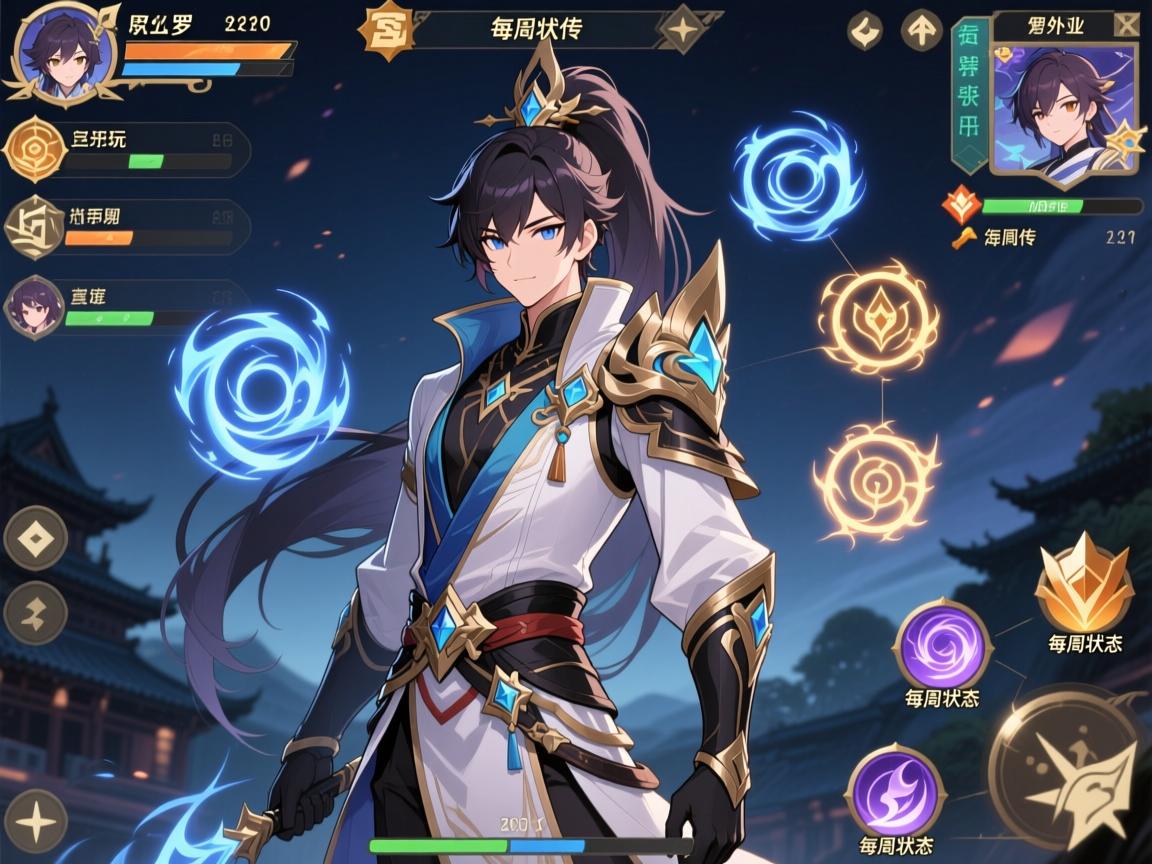
Task: Open the orange emblem beside the title
Action: (385, 30)
